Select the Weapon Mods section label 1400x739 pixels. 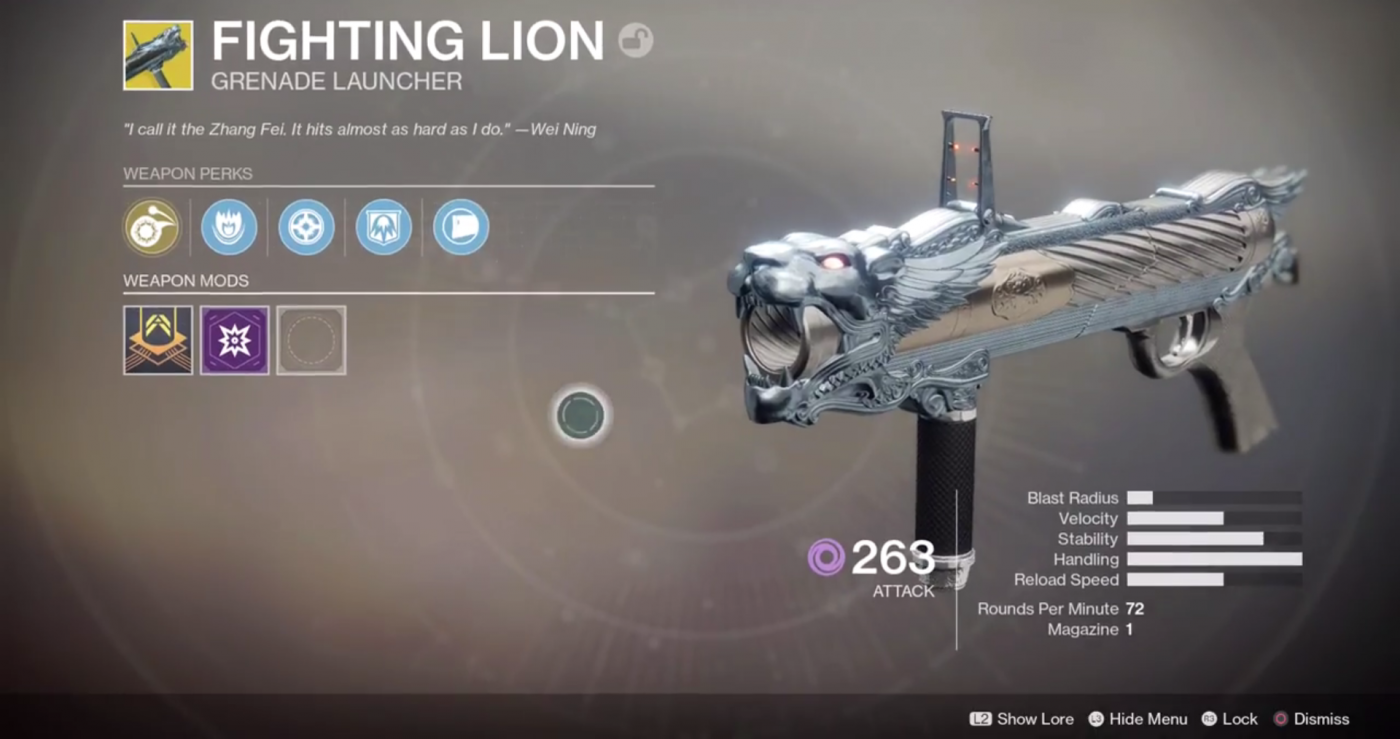coord(186,281)
